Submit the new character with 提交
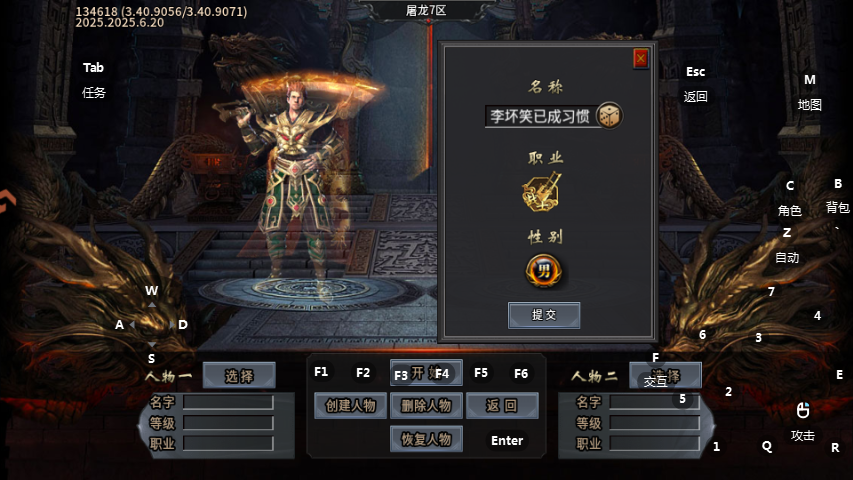853x480 pixels. [x=544, y=314]
